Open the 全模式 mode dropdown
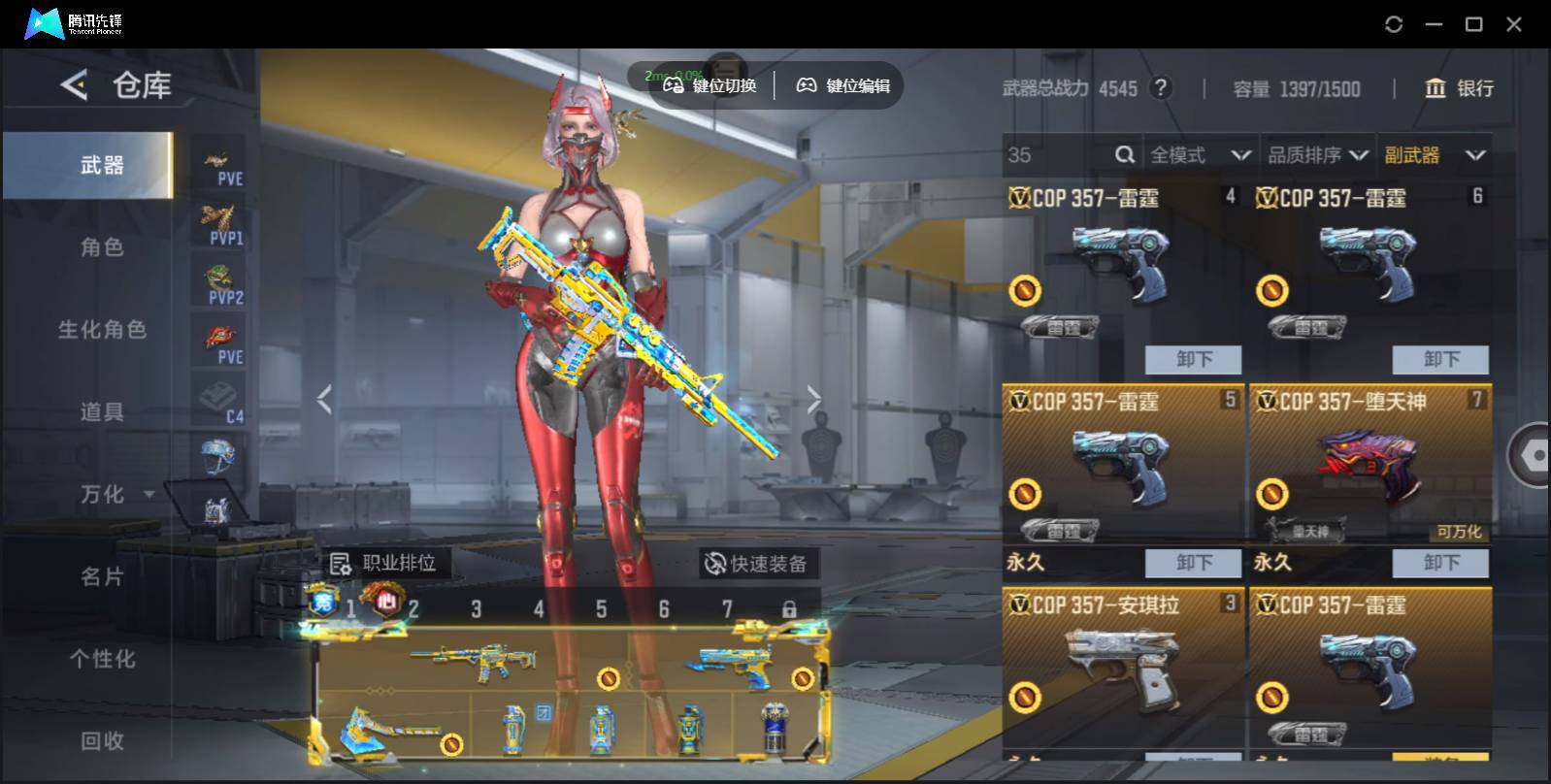The image size is (1551, 784). (1200, 155)
